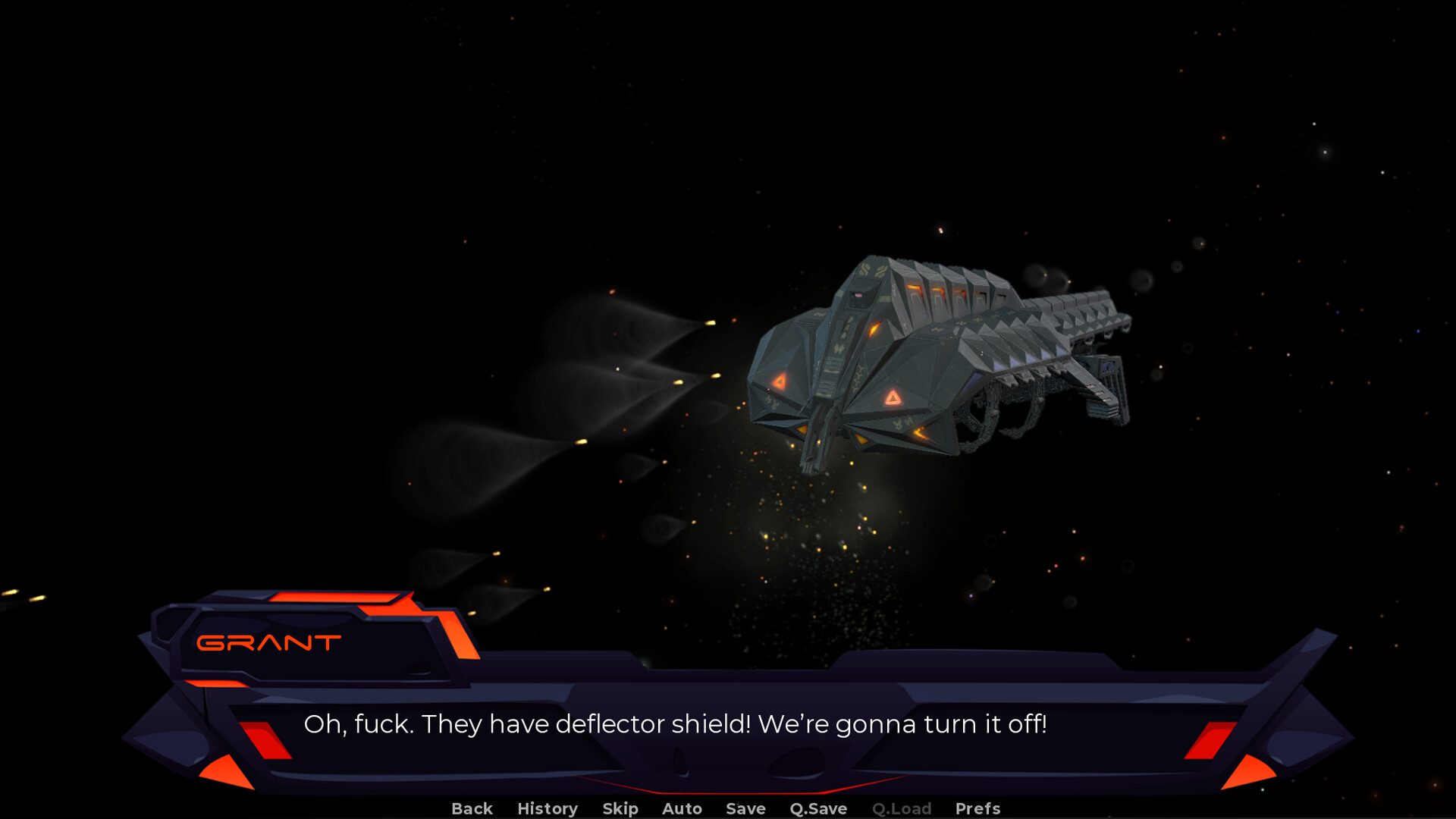Screen dimensions: 1456x819
Task: Open the Save game screen
Action: point(745,808)
